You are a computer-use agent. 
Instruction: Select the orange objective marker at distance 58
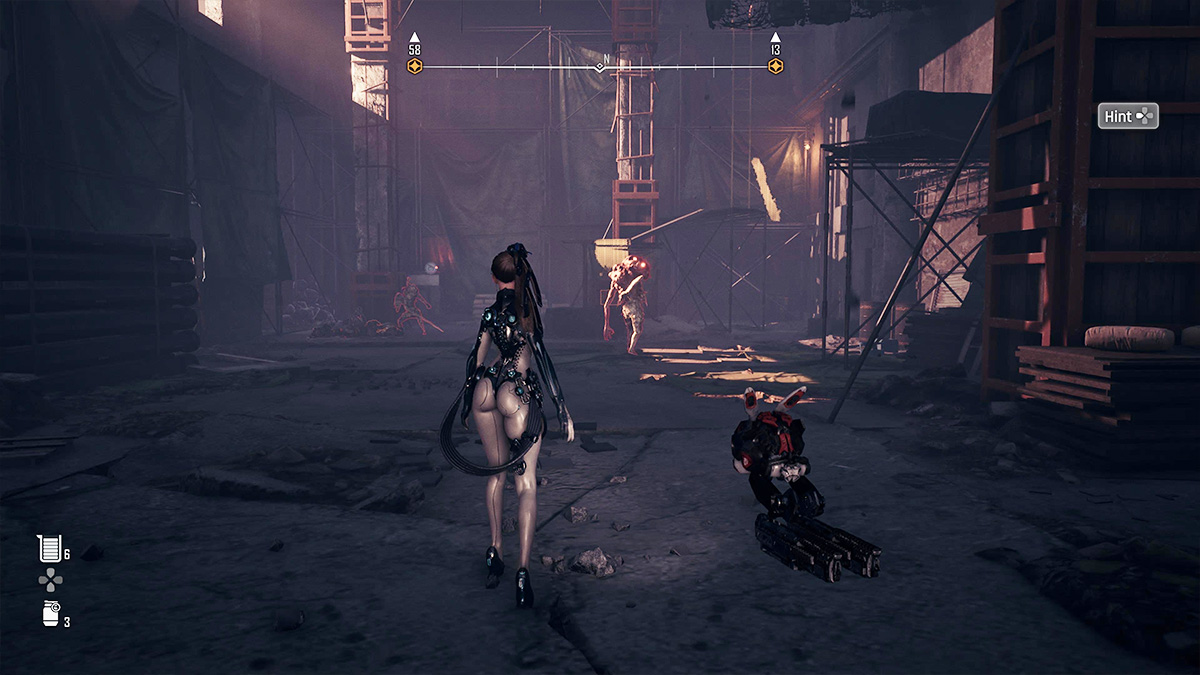click(415, 66)
